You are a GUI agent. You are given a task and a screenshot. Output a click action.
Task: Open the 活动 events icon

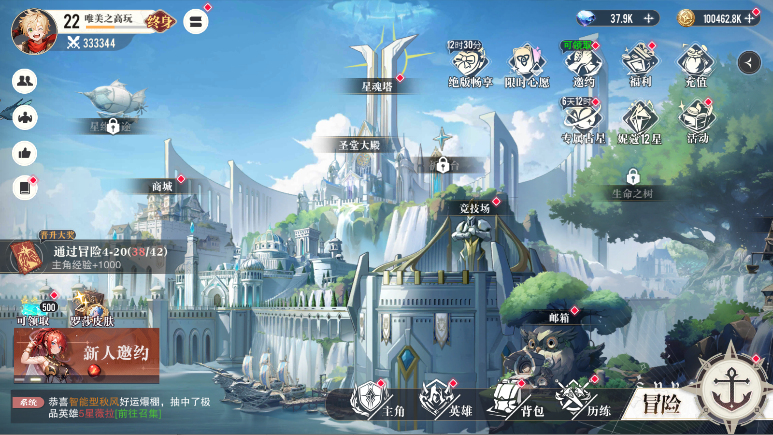pyautogui.click(x=696, y=122)
